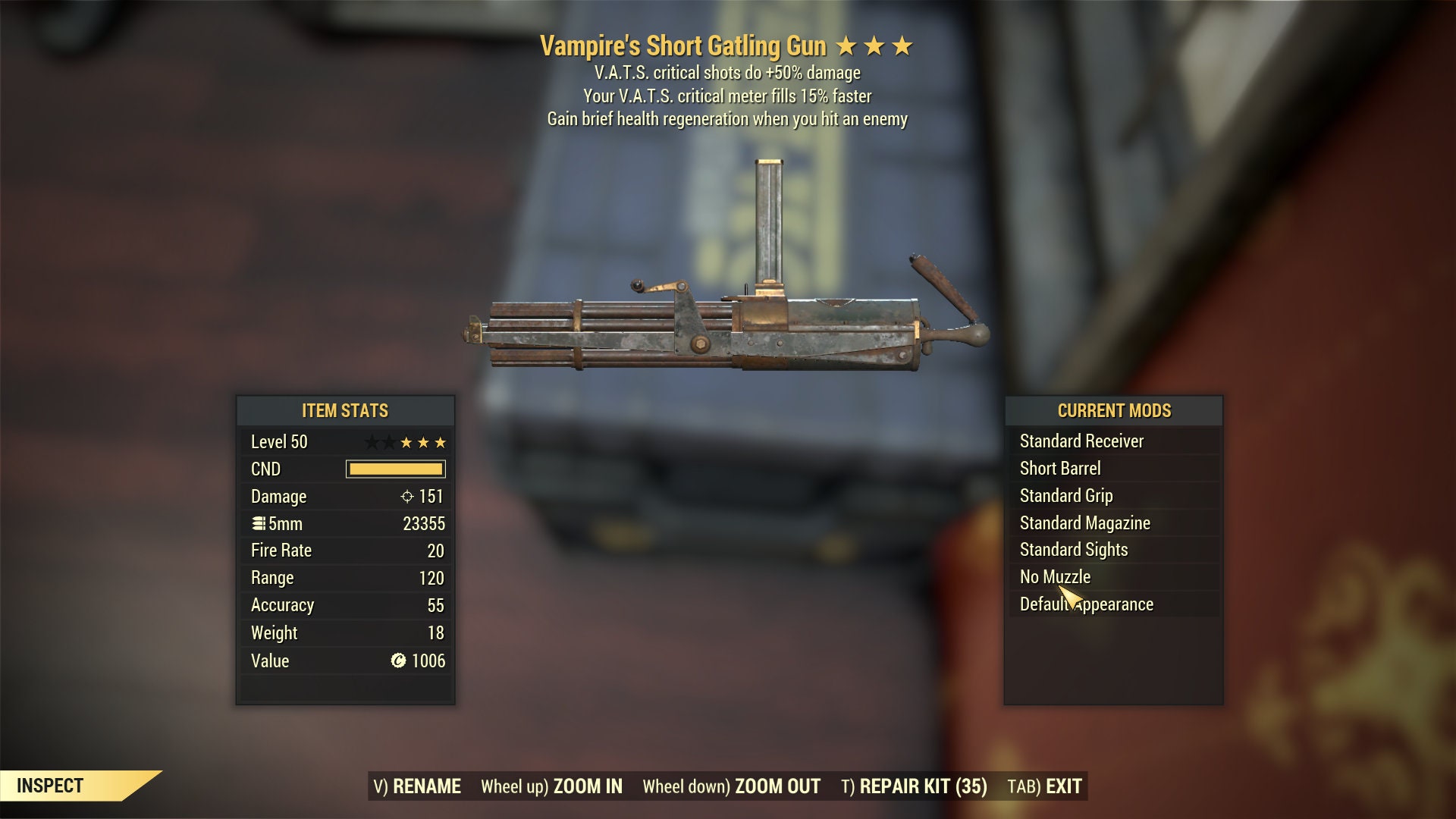Click the ITEM STATS panel header
Viewport: 1456px width, 819px height.
345,411
